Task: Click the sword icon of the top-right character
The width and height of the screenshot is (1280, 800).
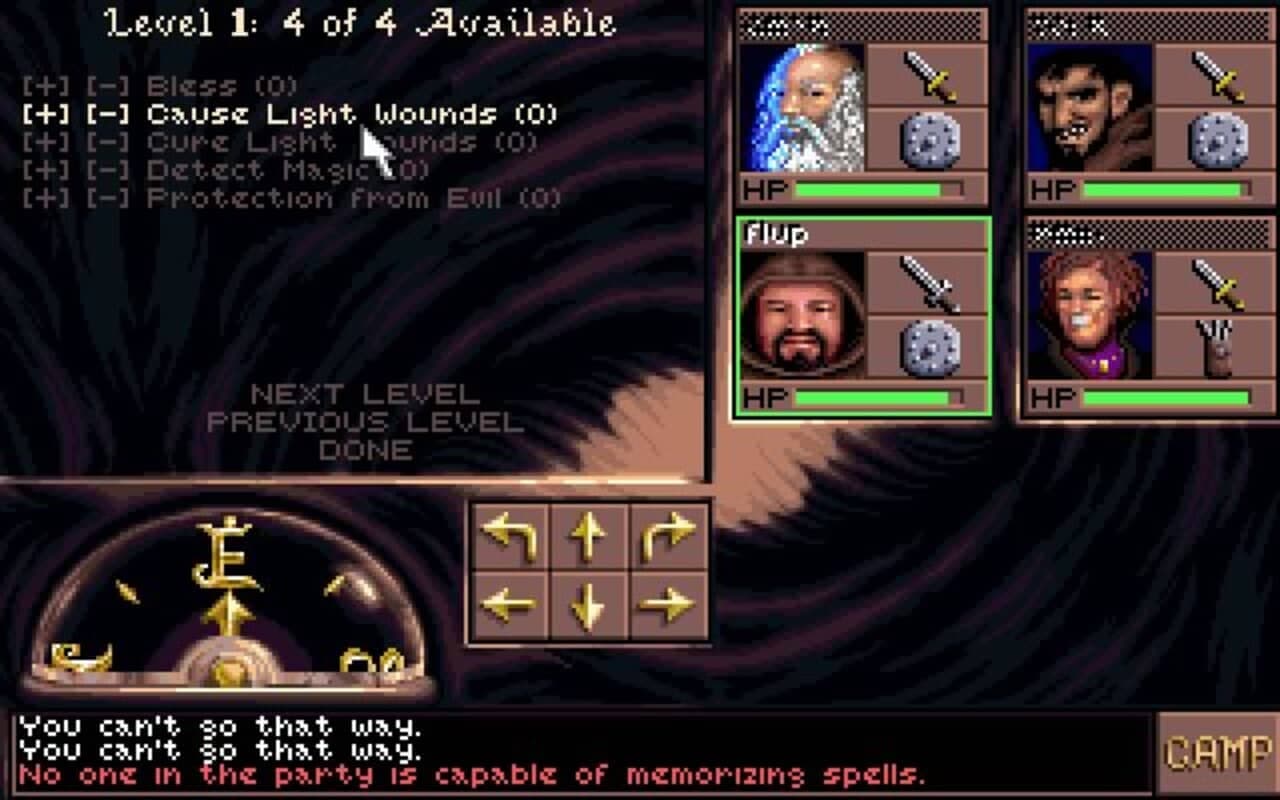Action: [x=1216, y=76]
